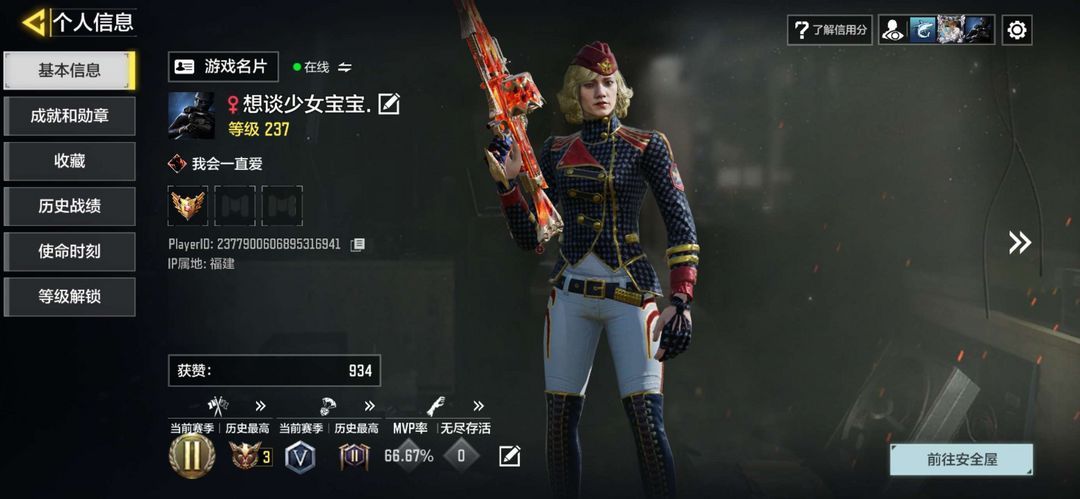The width and height of the screenshot is (1080, 499).
Task: Open the gear settings icon
Action: 1017,30
